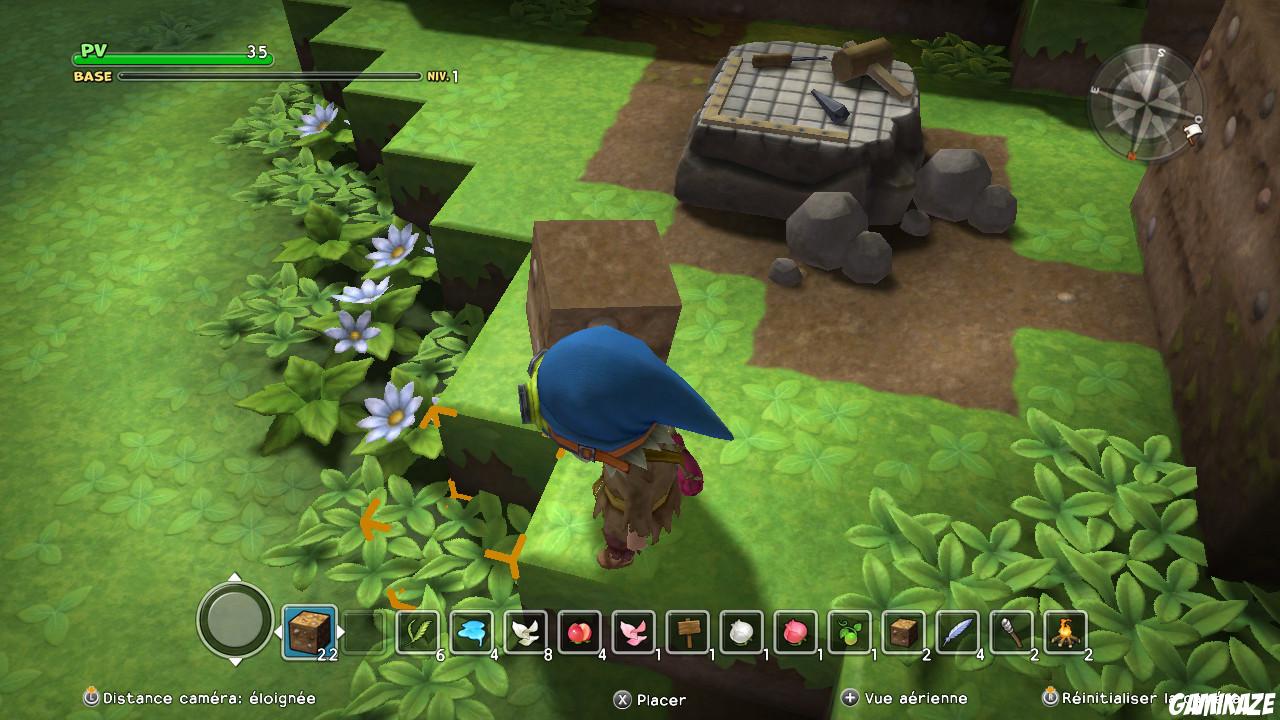Pick the campfire item at hotbar end
Screen dimensions: 1280x720
[1067, 633]
